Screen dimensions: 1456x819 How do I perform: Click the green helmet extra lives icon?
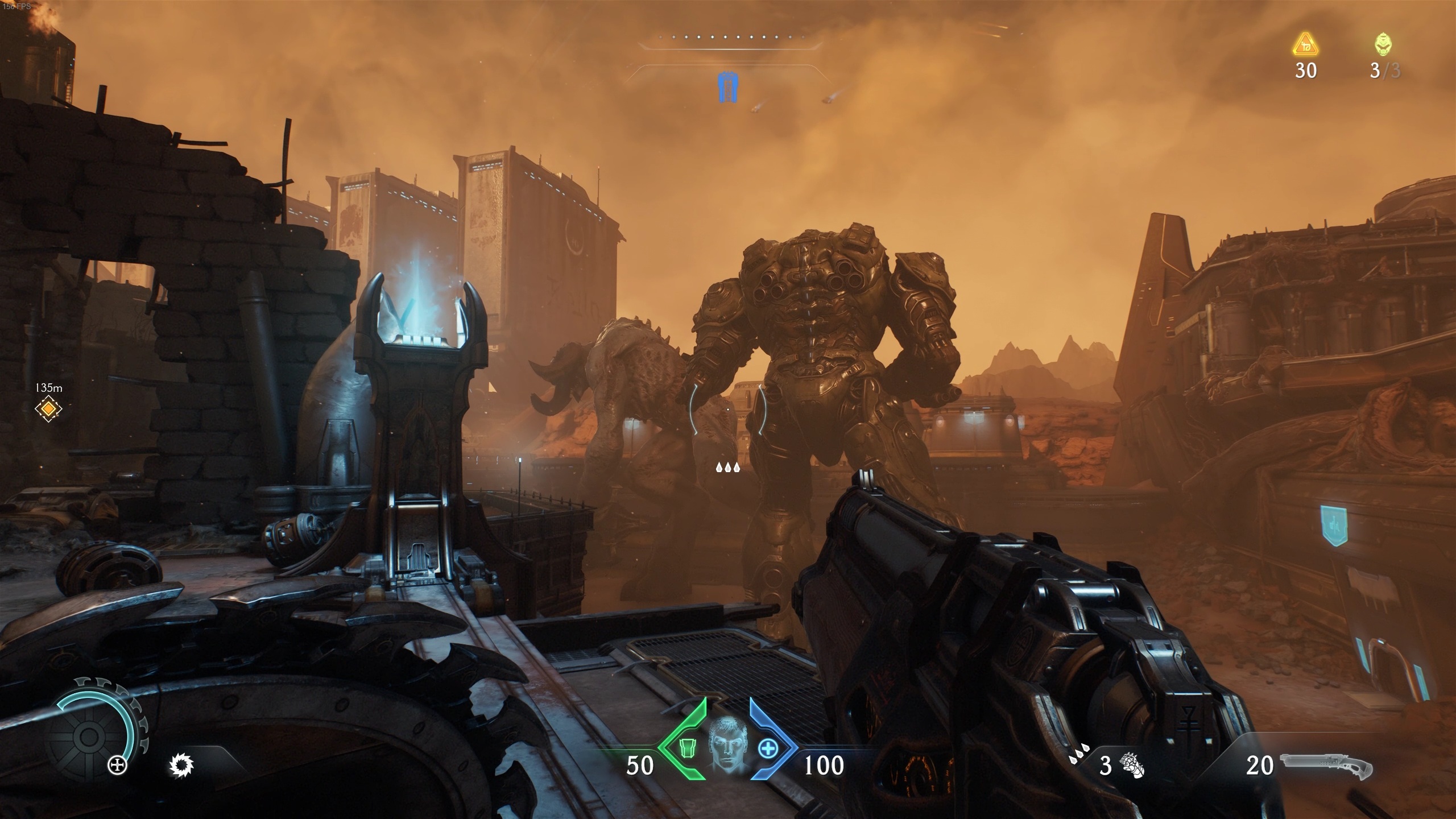pyautogui.click(x=1384, y=44)
